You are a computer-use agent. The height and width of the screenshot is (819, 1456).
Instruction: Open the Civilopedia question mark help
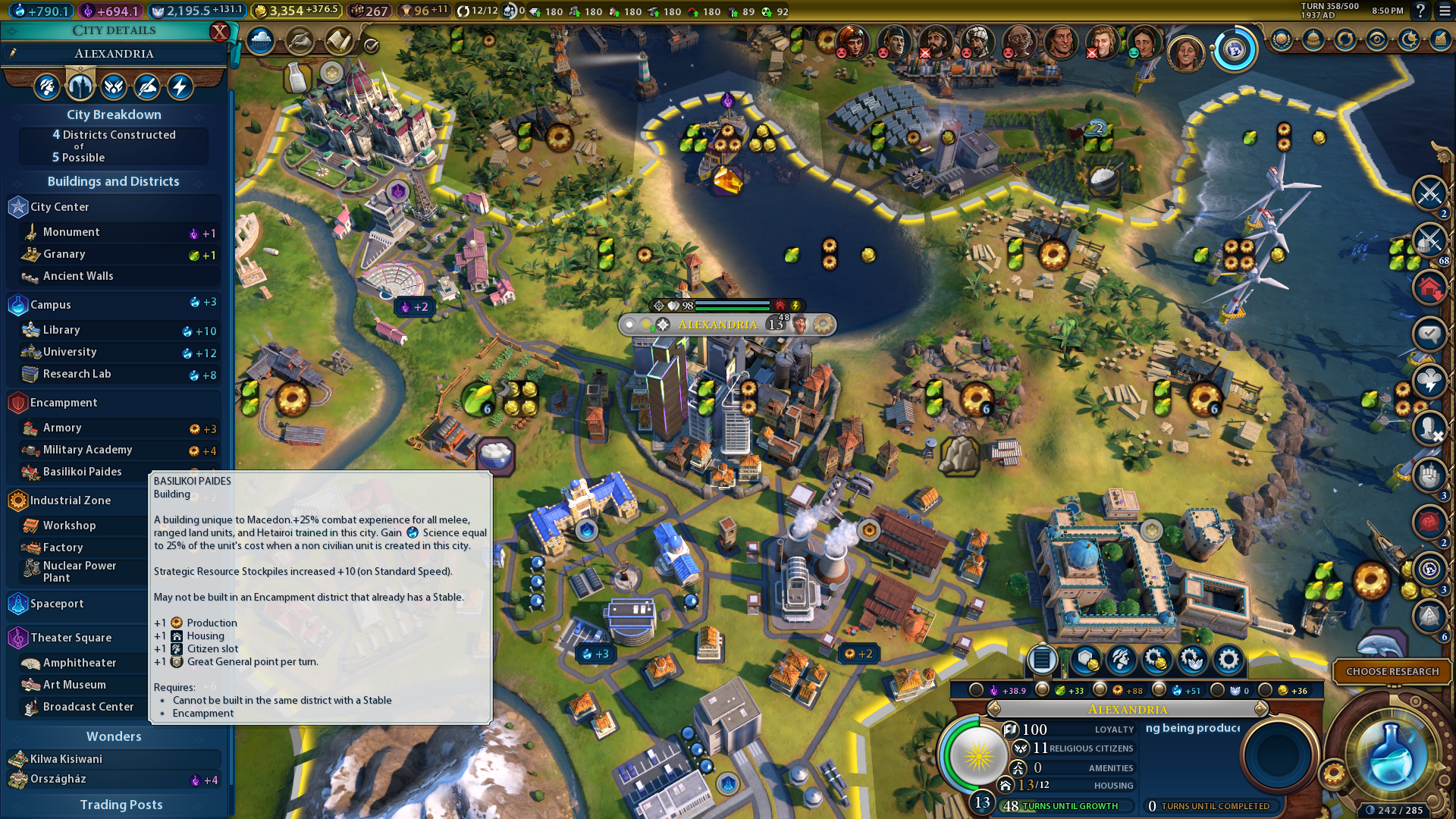1420,11
